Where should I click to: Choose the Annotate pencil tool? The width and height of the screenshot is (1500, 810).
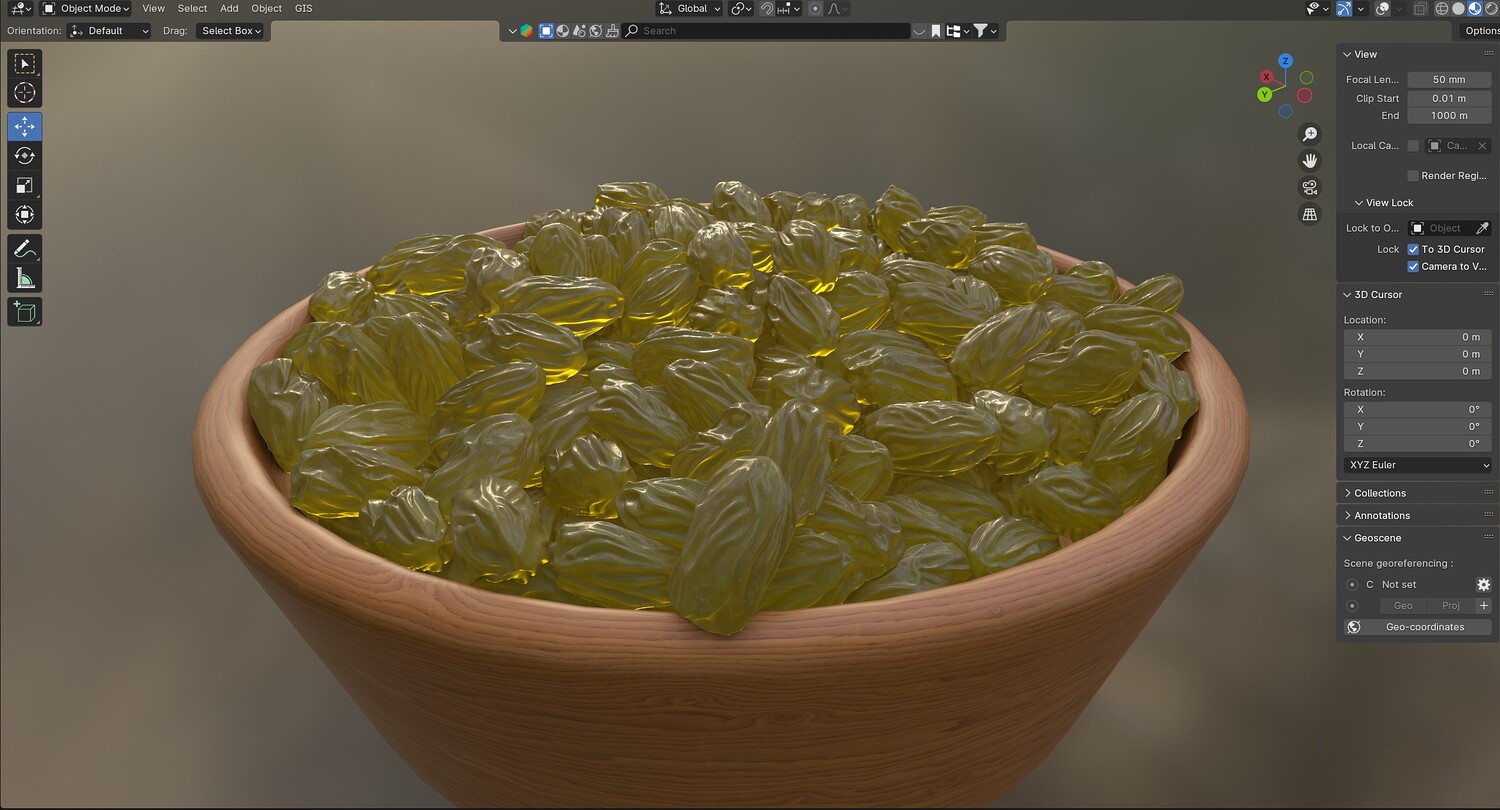[25, 249]
